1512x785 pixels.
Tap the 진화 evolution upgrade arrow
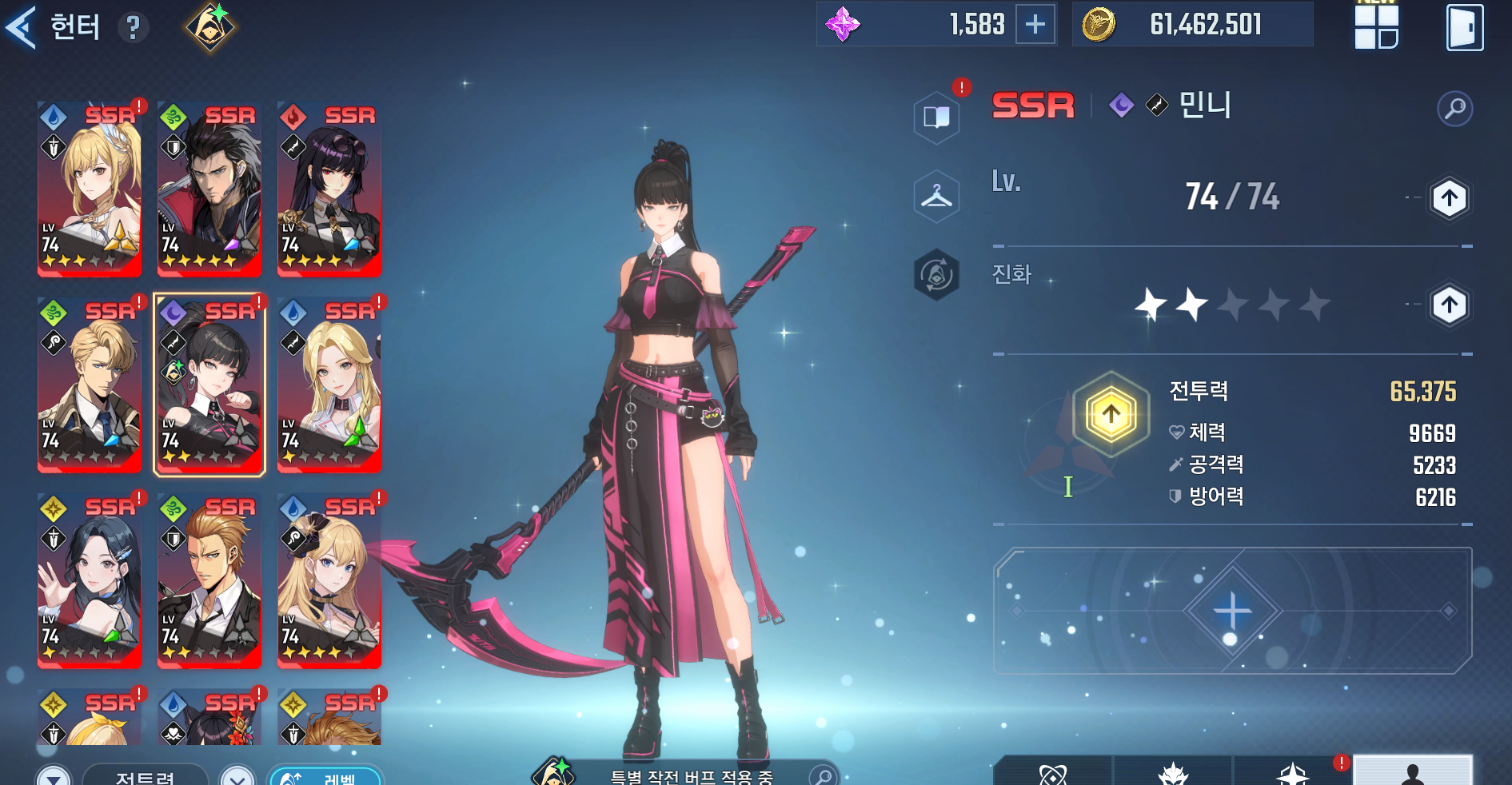1449,305
